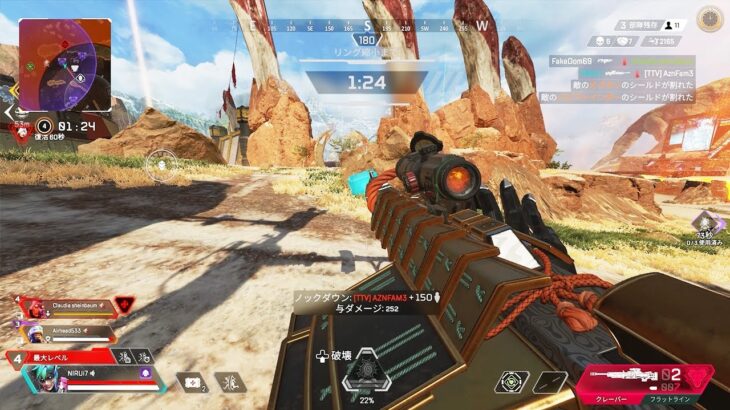Click the red shield icon beside Claudia's banner

click(x=124, y=304)
